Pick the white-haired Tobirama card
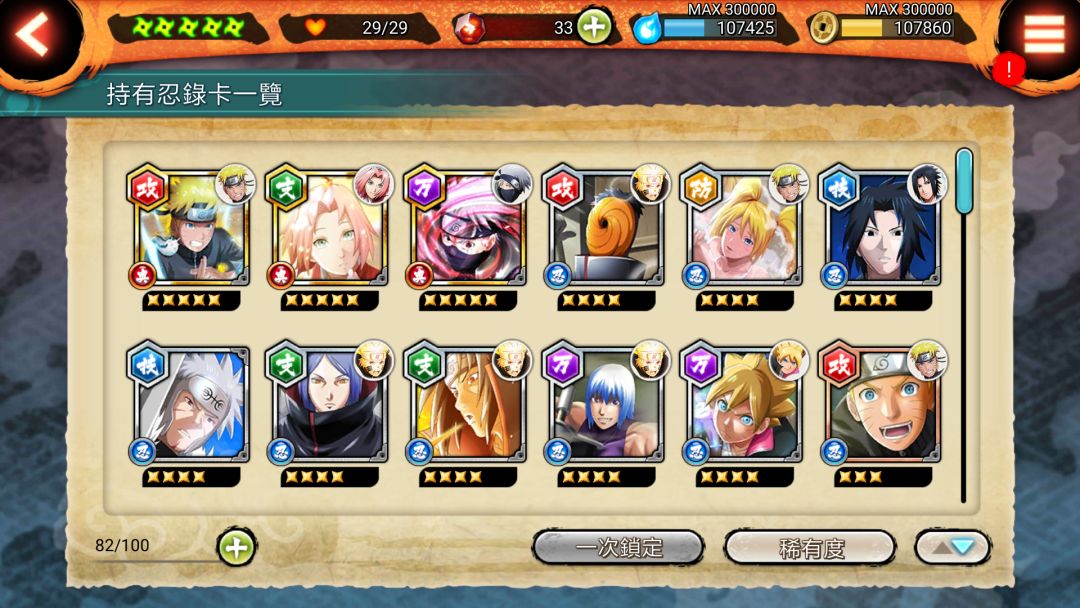Screen dimensions: 1080x608 (x=190, y=405)
